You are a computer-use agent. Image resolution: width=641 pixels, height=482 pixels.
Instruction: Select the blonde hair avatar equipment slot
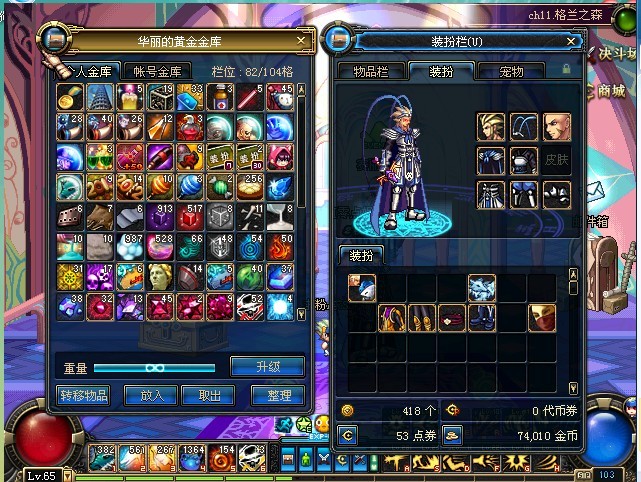pyautogui.click(x=491, y=127)
